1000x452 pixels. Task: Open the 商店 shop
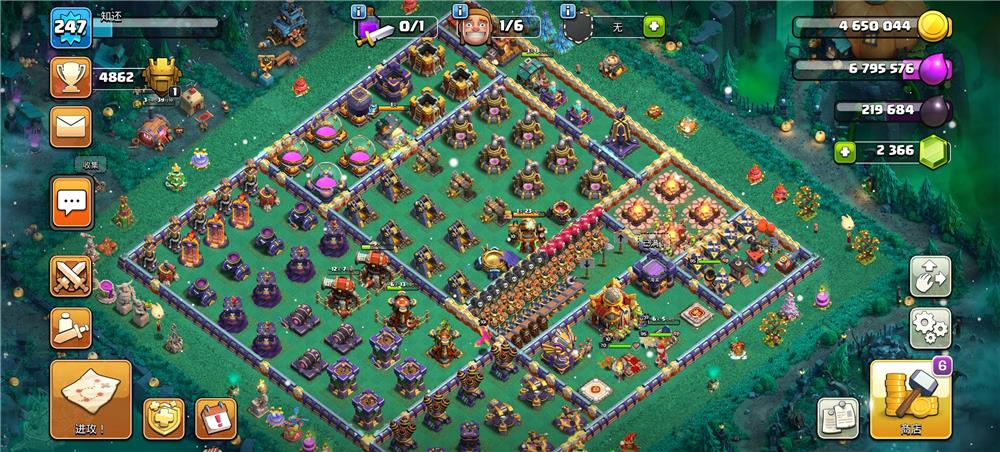coord(910,399)
